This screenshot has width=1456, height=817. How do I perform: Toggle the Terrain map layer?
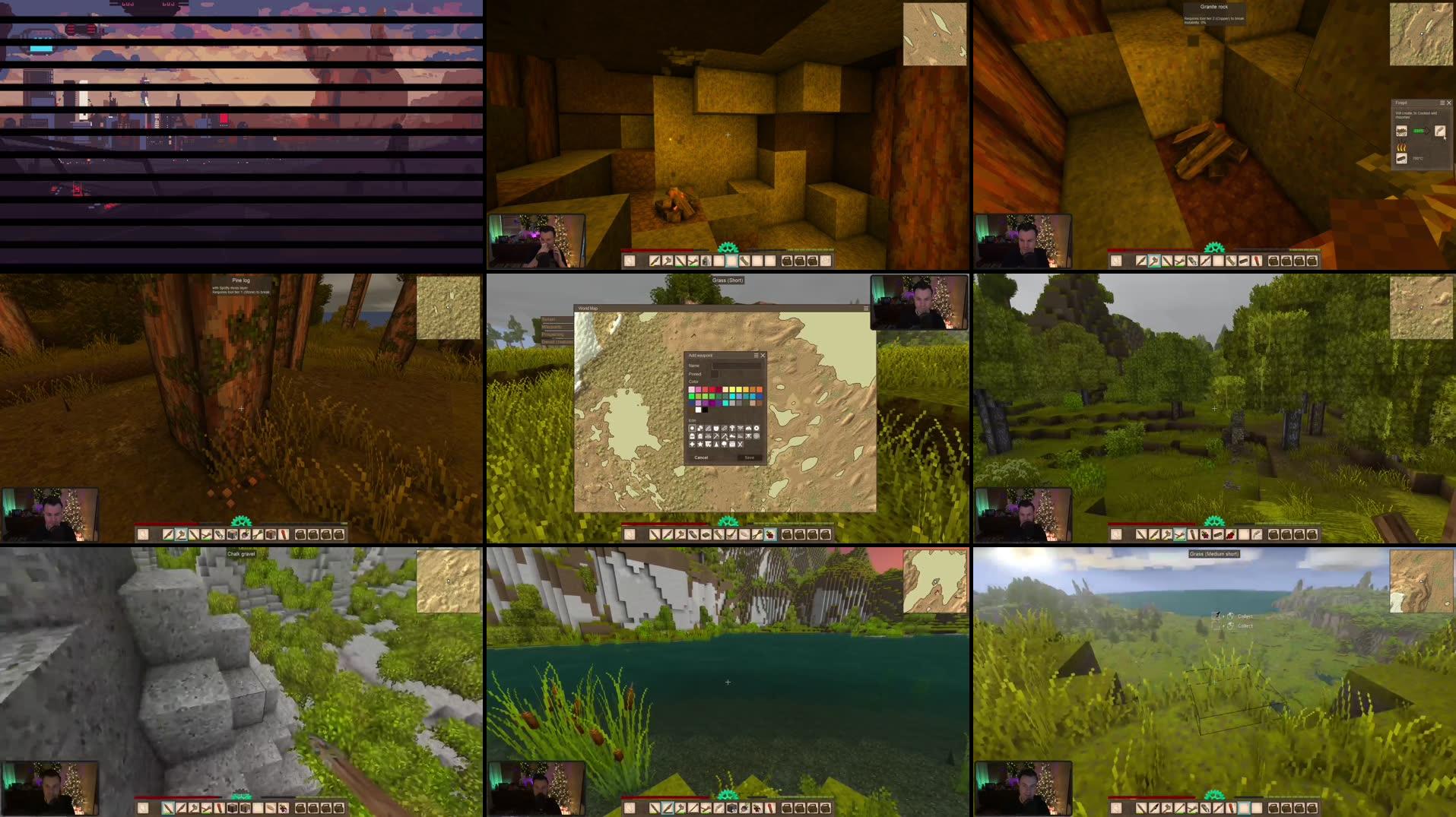coord(551,318)
